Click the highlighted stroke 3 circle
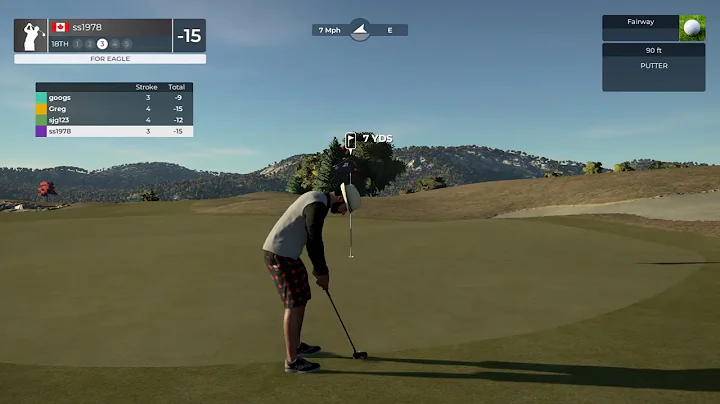Viewport: 720px width, 404px height. click(x=102, y=44)
